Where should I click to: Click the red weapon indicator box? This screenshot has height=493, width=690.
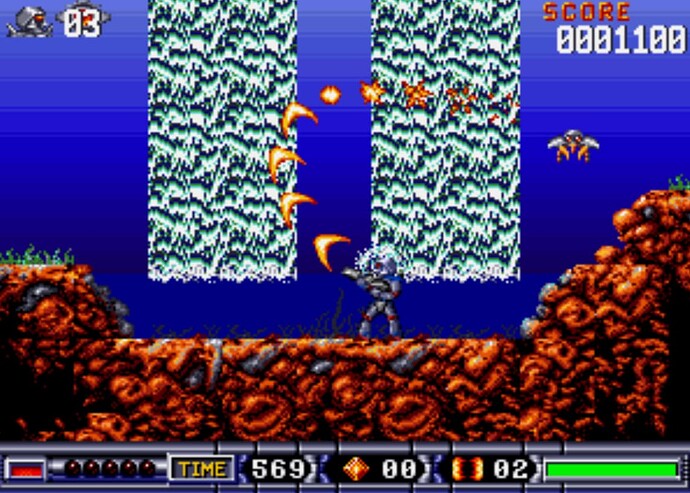pos(26,468)
